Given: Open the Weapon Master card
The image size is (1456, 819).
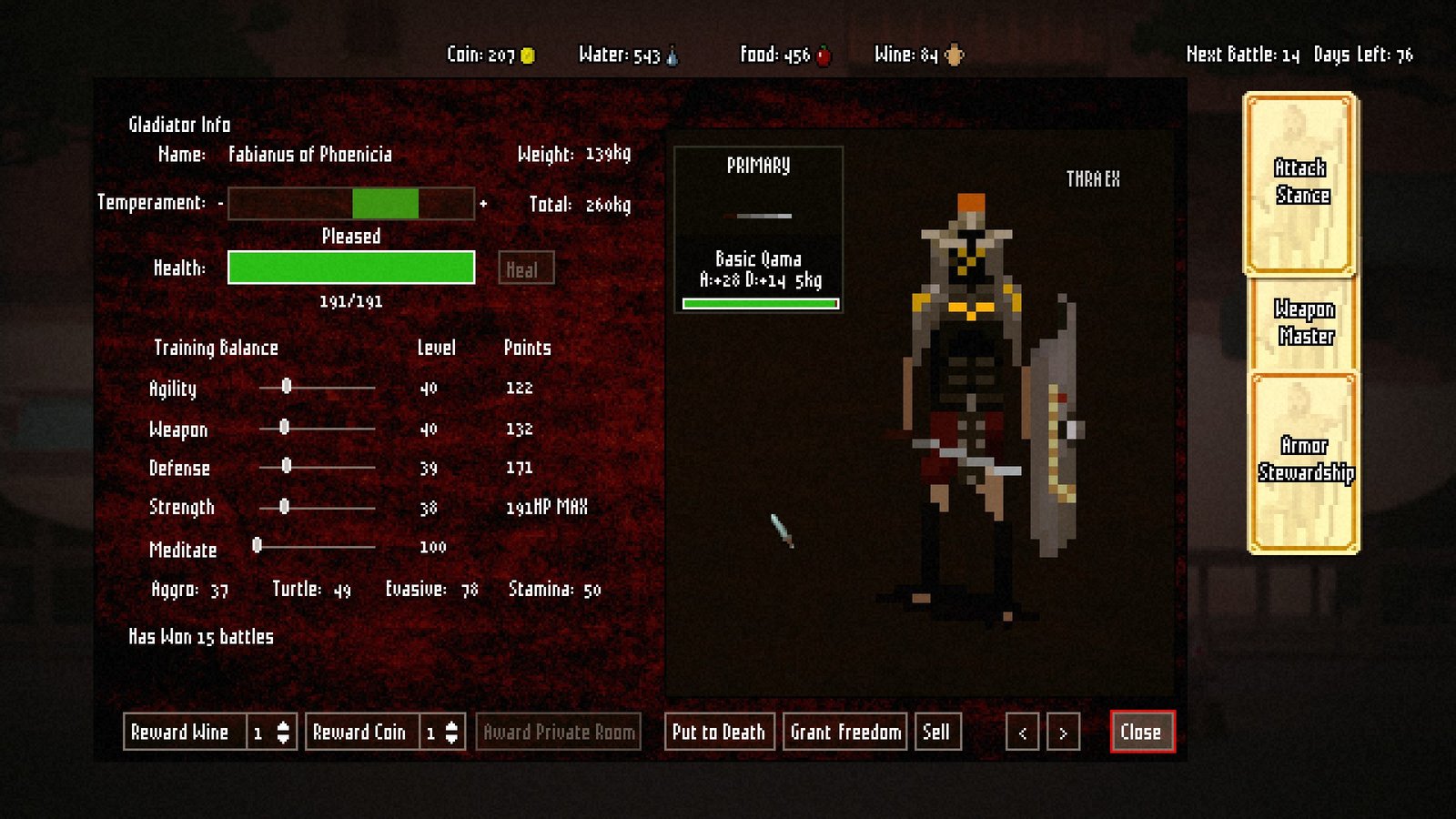Looking at the screenshot, I should pos(1304,323).
